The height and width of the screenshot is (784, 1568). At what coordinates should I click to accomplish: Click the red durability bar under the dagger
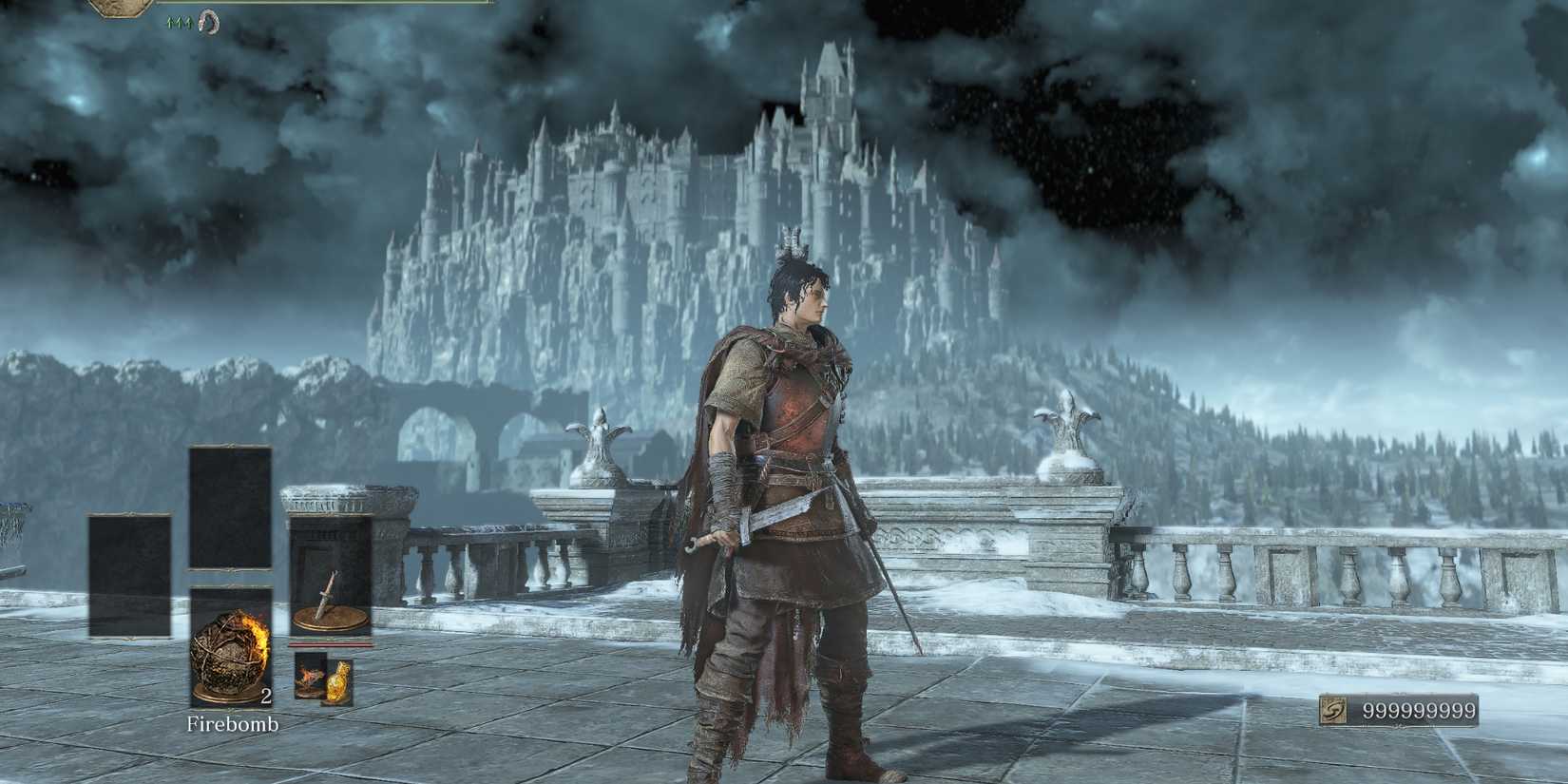[x=328, y=643]
